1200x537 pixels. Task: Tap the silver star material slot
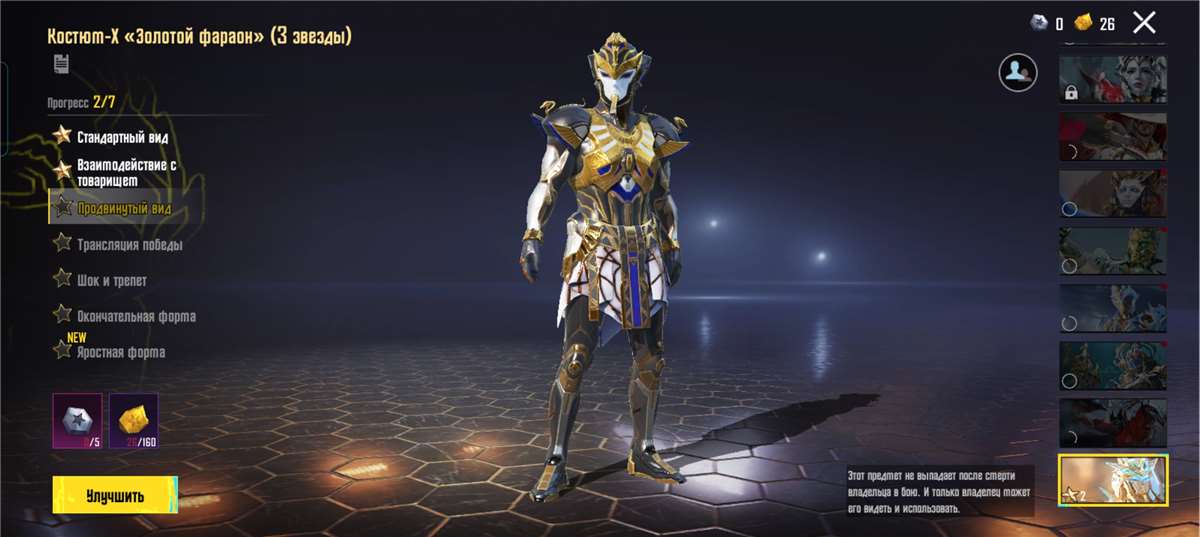[x=77, y=420]
